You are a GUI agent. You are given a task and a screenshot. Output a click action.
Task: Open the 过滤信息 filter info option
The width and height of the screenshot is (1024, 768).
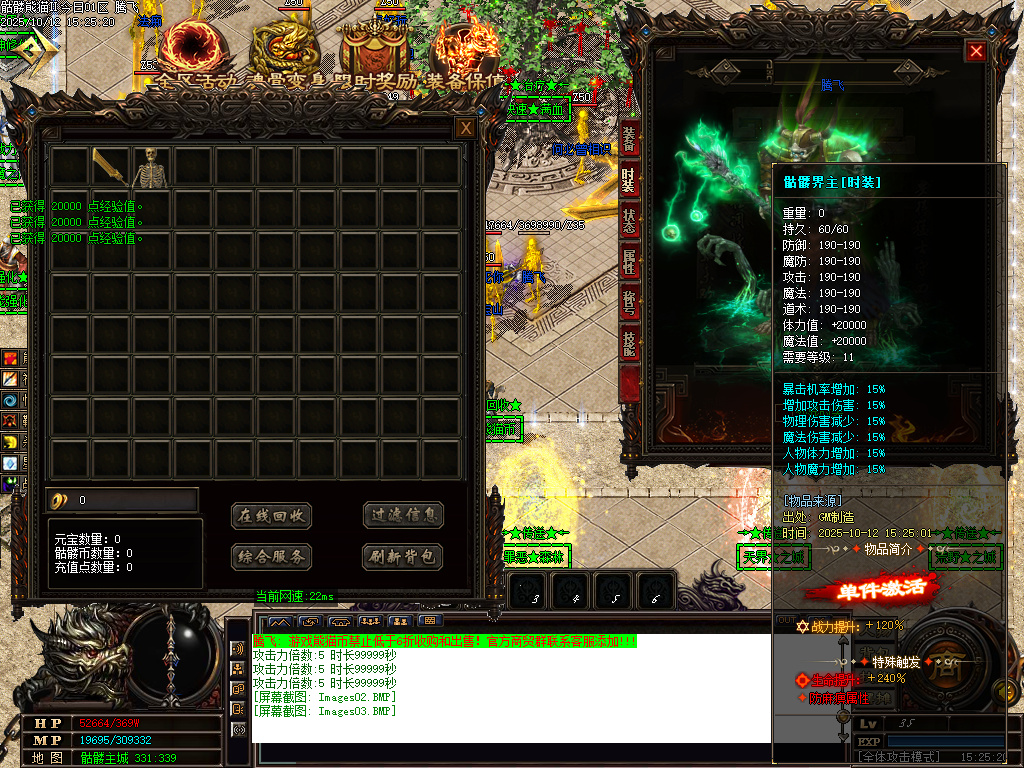403,516
